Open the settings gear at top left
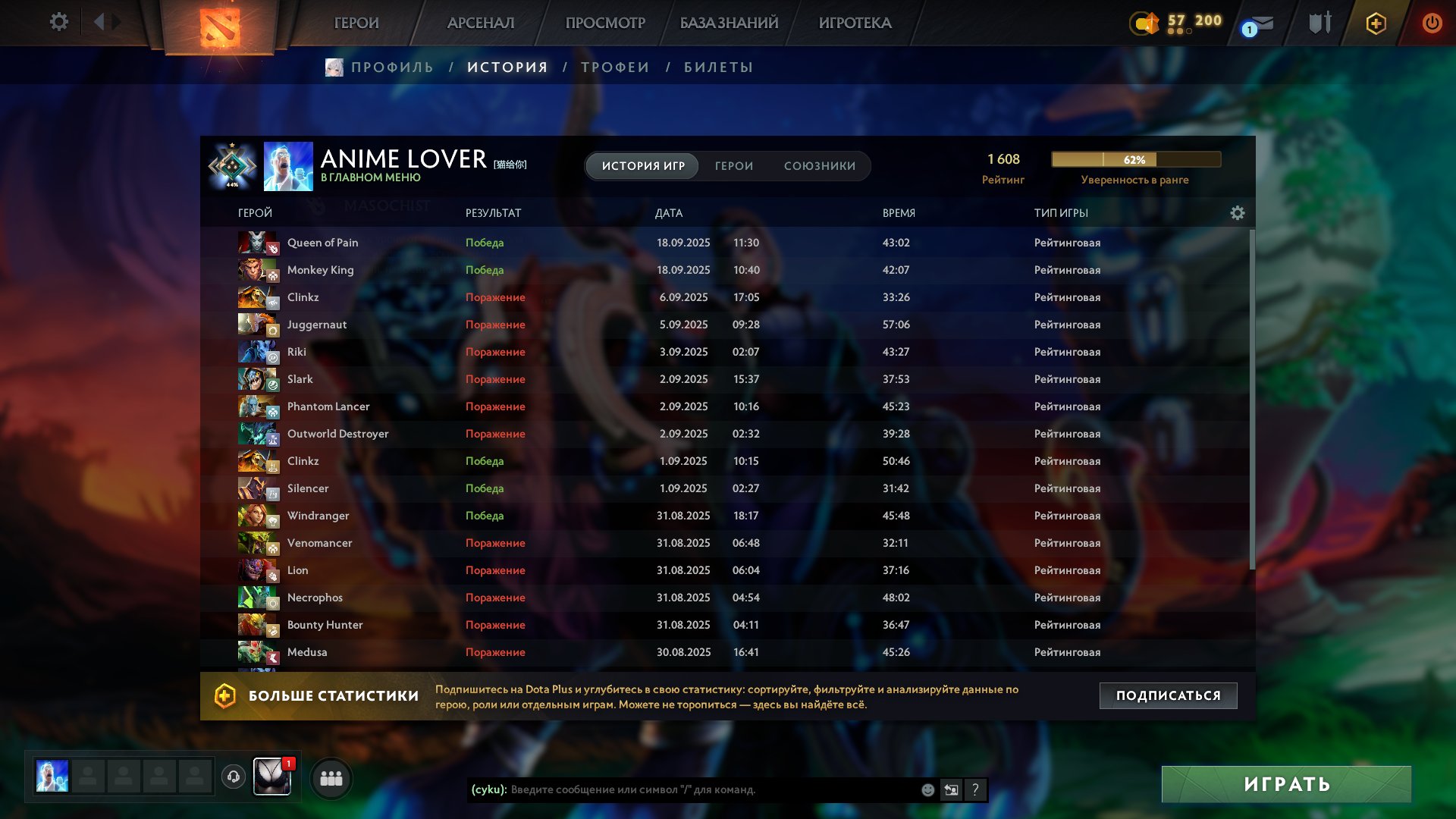 [59, 22]
